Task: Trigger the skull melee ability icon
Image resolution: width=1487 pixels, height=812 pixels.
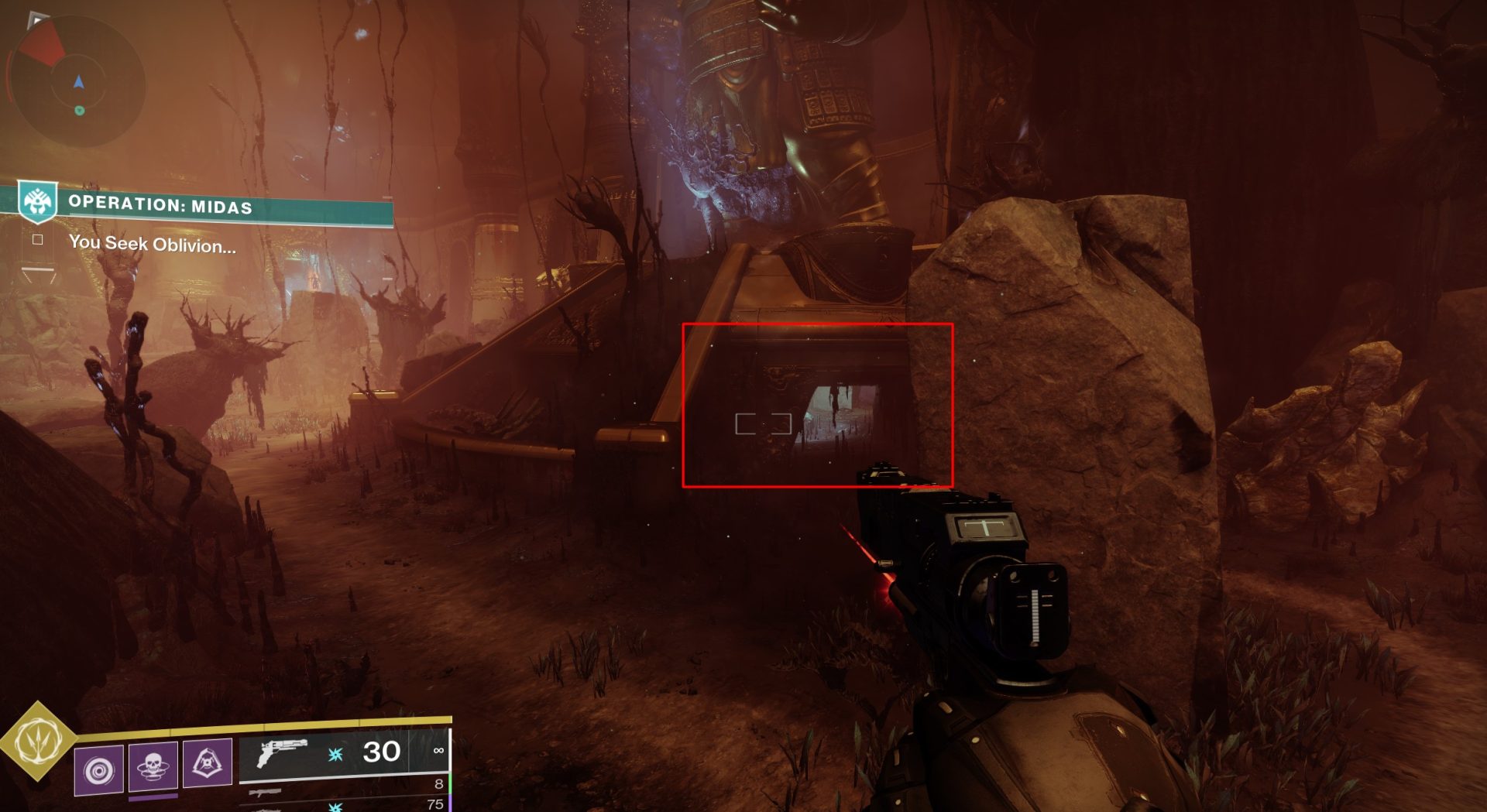Action: (153, 766)
